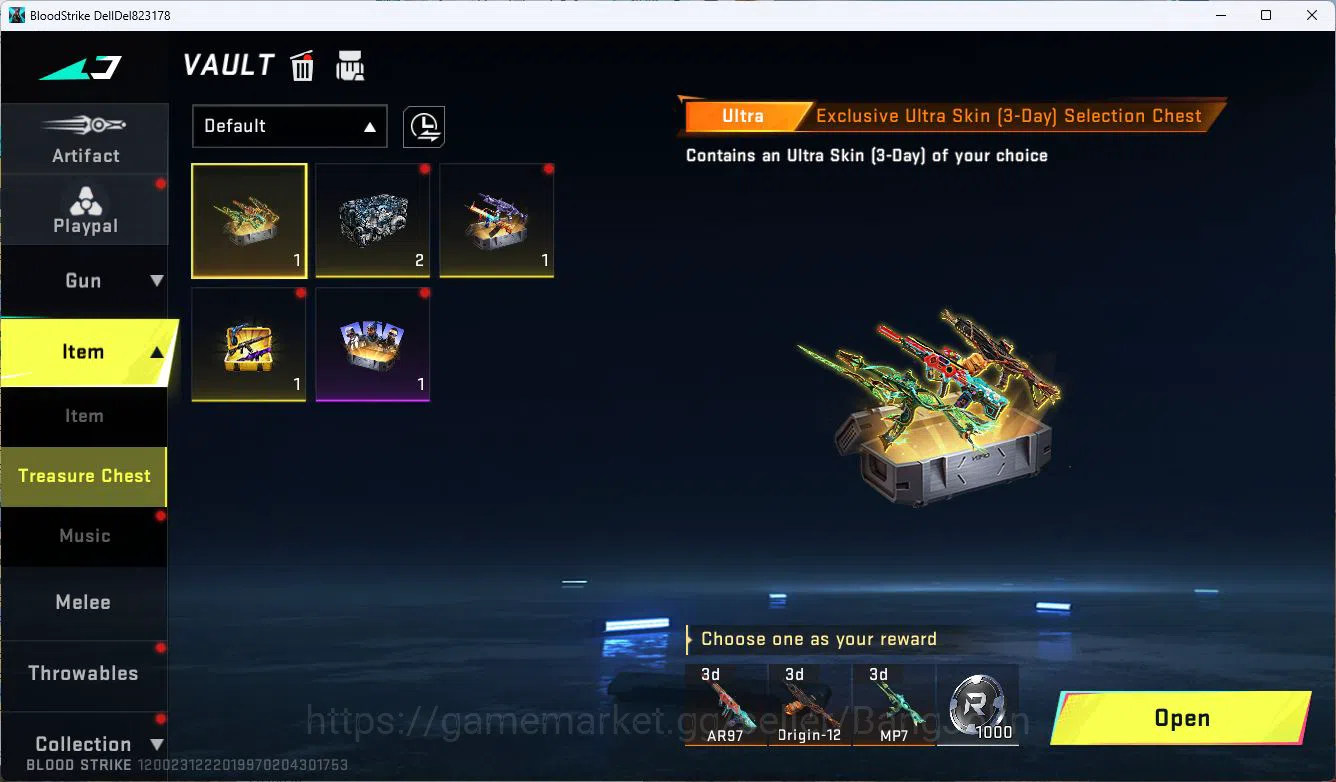
Task: Open the Music tab
Action: coord(84,536)
